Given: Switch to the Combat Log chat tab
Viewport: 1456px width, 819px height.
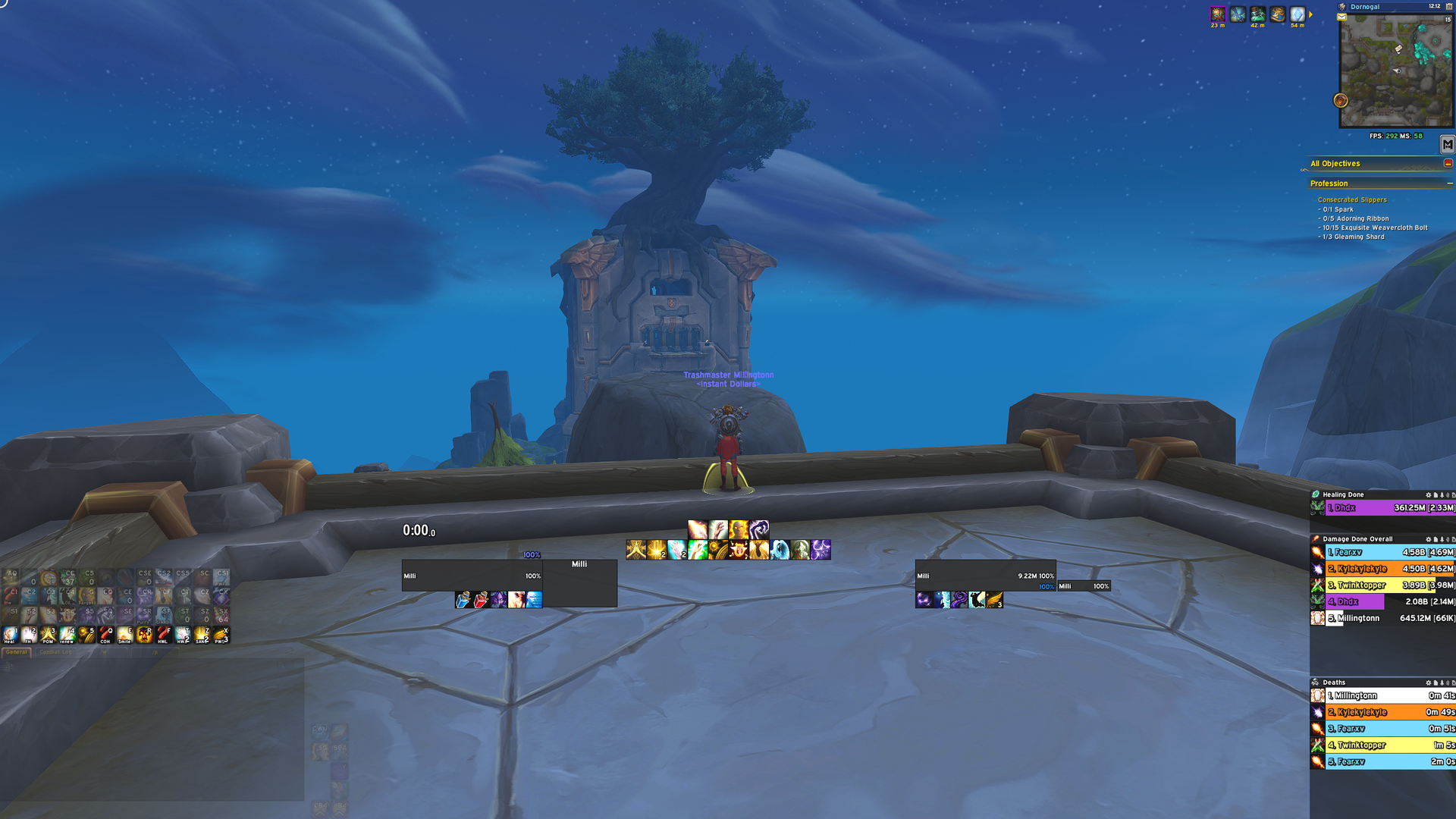Looking at the screenshot, I should pos(57,652).
